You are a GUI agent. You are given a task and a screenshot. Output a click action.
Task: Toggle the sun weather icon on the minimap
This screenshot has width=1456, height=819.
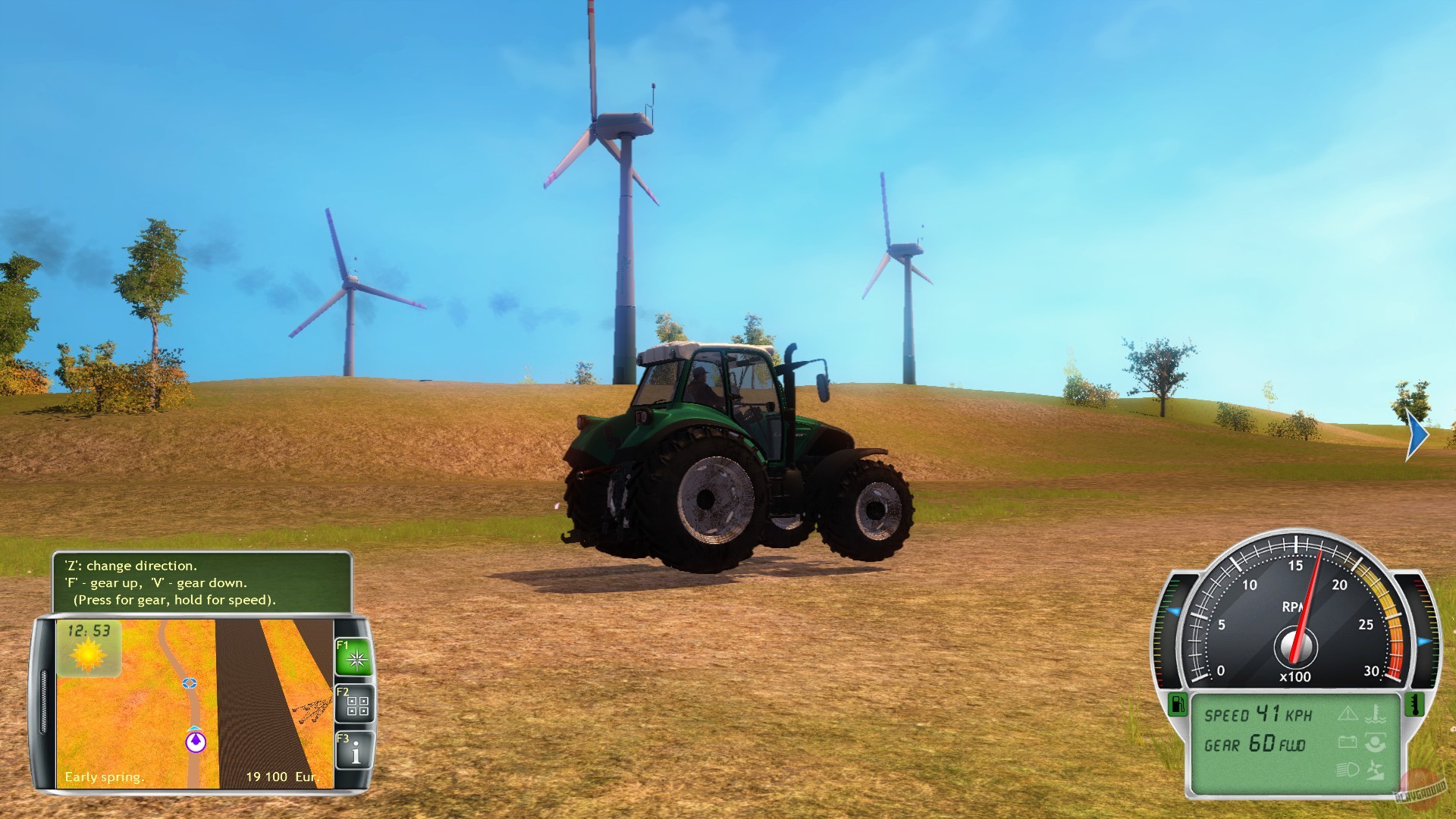tap(88, 656)
